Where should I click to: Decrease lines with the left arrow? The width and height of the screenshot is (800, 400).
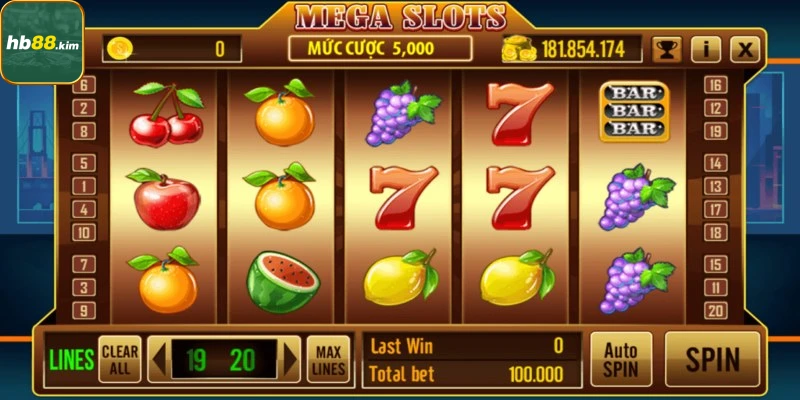point(156,359)
